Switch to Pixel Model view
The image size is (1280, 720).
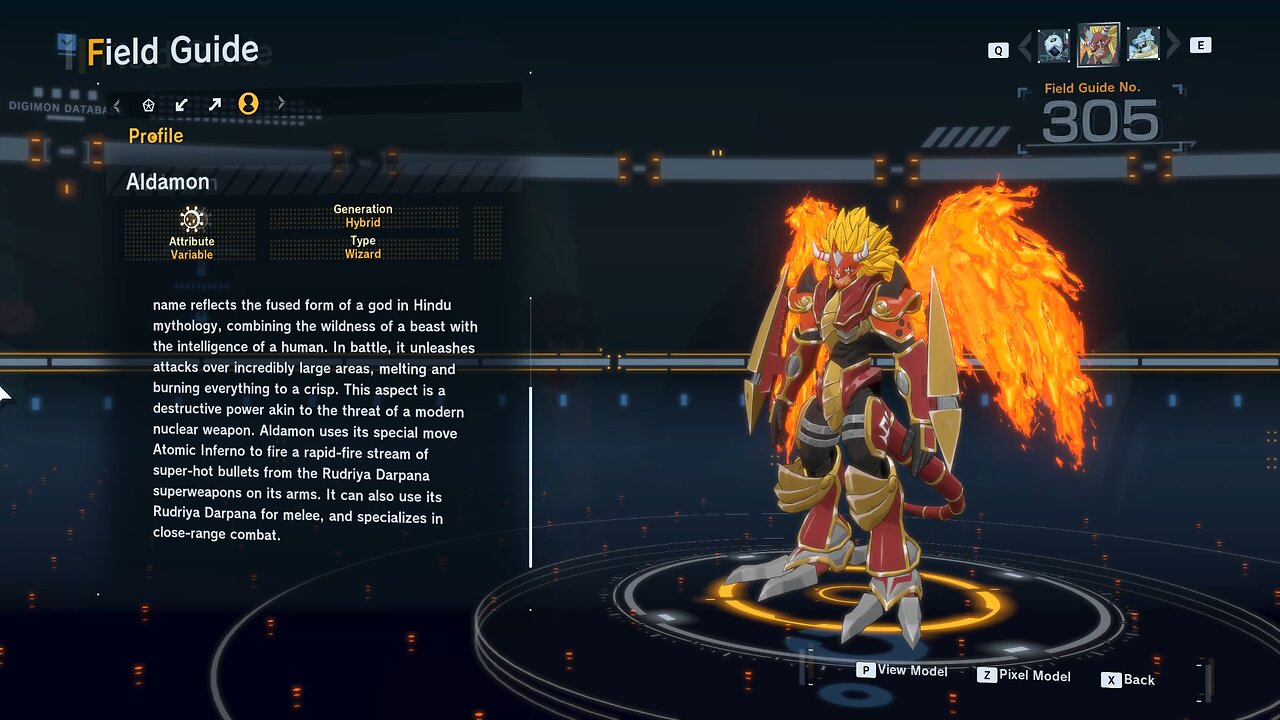pos(1024,676)
